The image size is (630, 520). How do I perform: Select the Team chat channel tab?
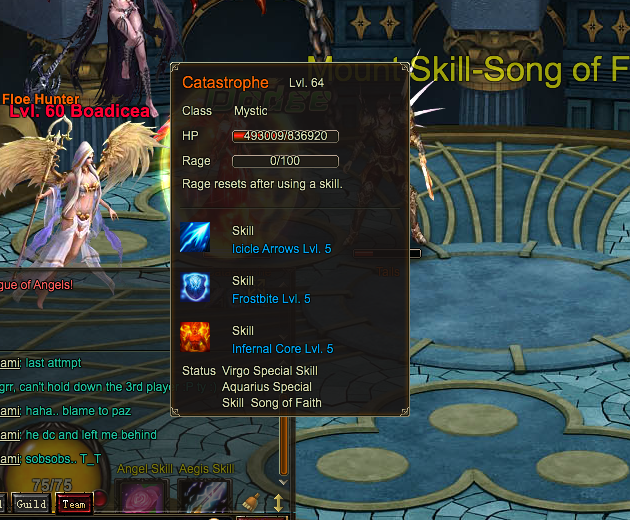pos(73,504)
